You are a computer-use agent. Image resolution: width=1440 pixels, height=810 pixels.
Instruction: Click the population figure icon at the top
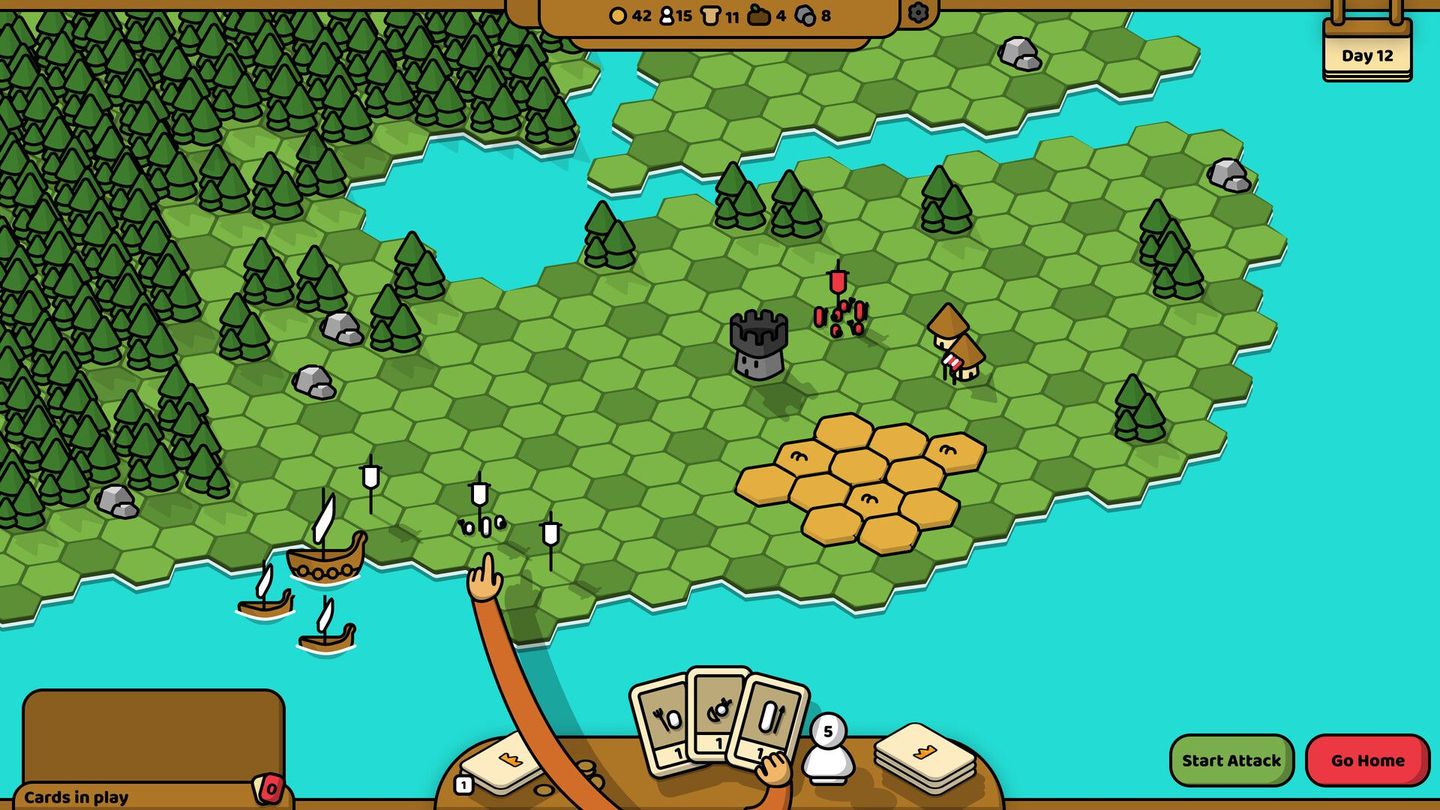[x=666, y=16]
